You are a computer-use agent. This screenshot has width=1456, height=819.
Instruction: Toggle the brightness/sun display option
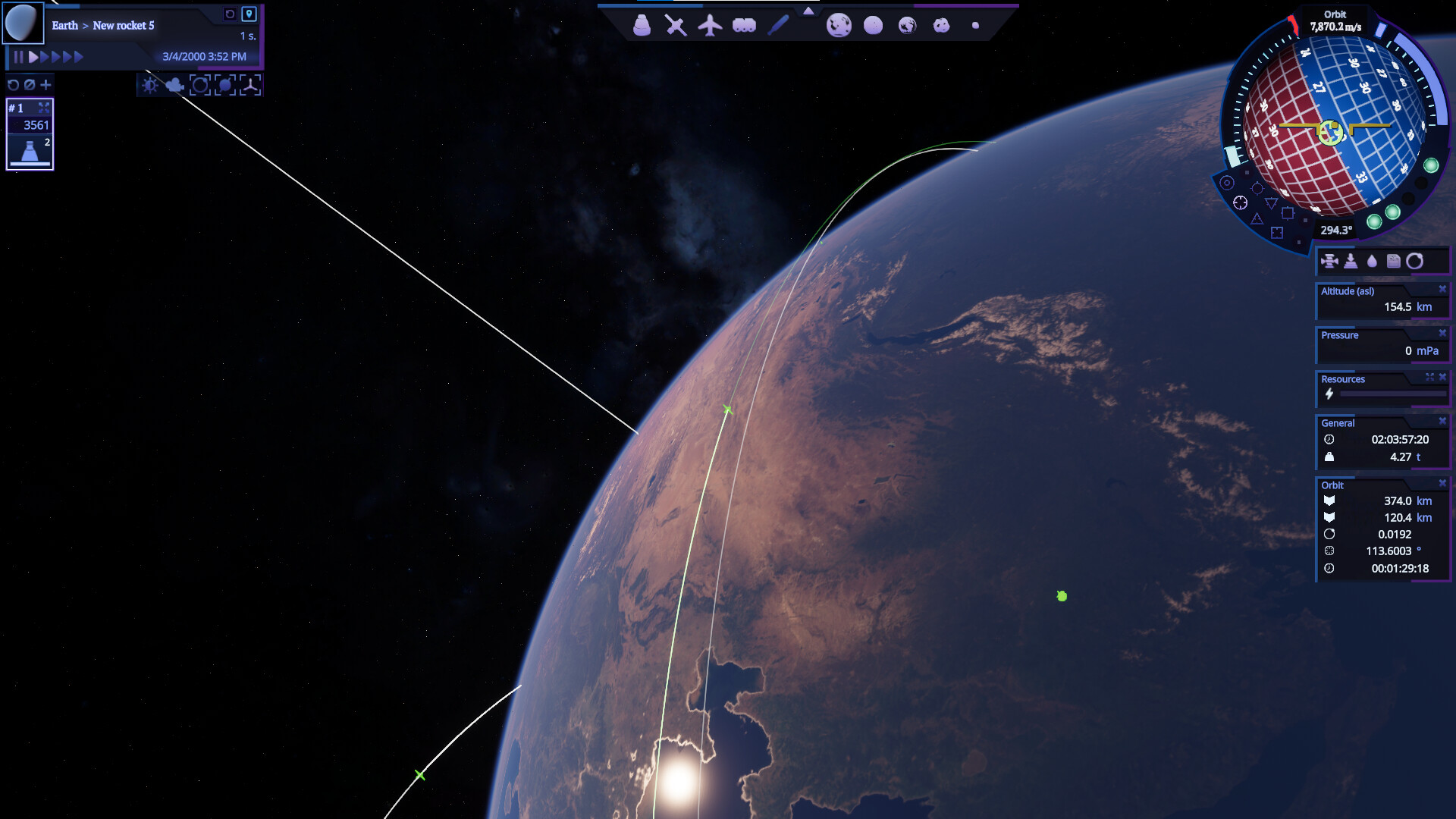pos(149,86)
